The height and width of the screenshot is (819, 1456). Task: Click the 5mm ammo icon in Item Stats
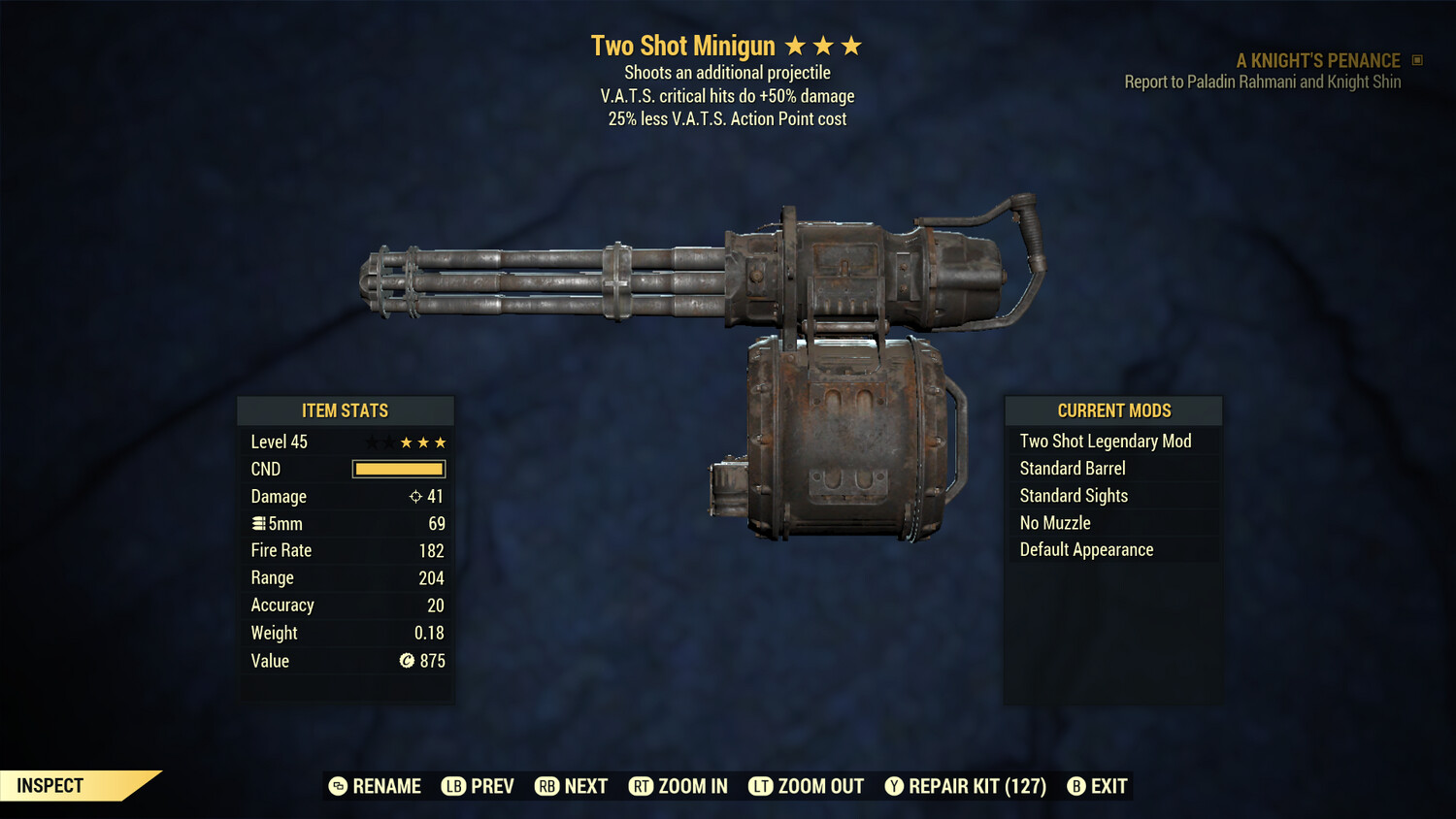pyautogui.click(x=258, y=523)
